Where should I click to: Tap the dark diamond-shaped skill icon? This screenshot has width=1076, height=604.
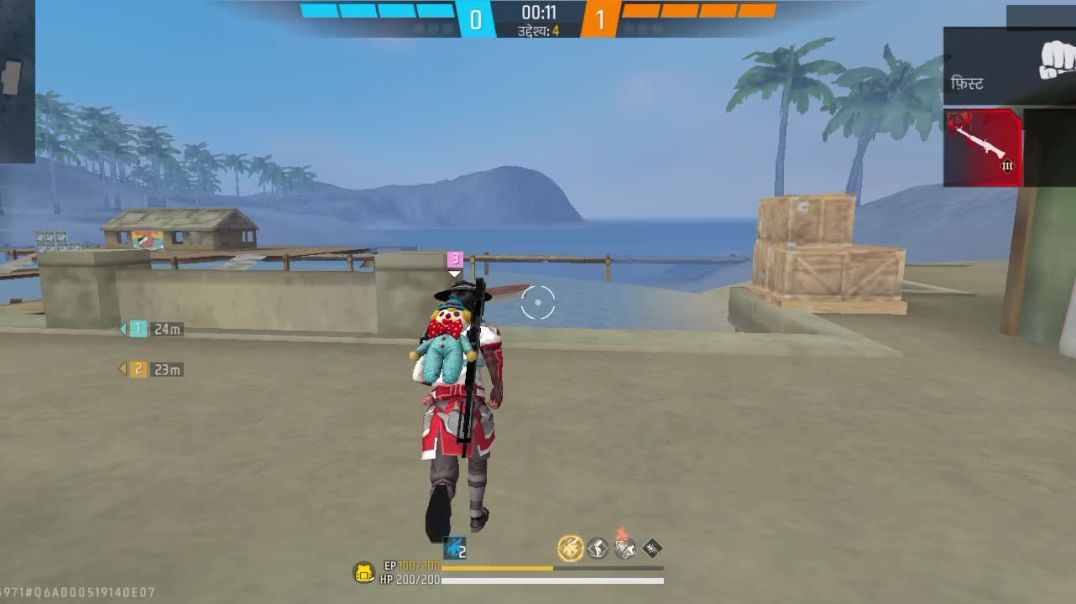[652, 547]
